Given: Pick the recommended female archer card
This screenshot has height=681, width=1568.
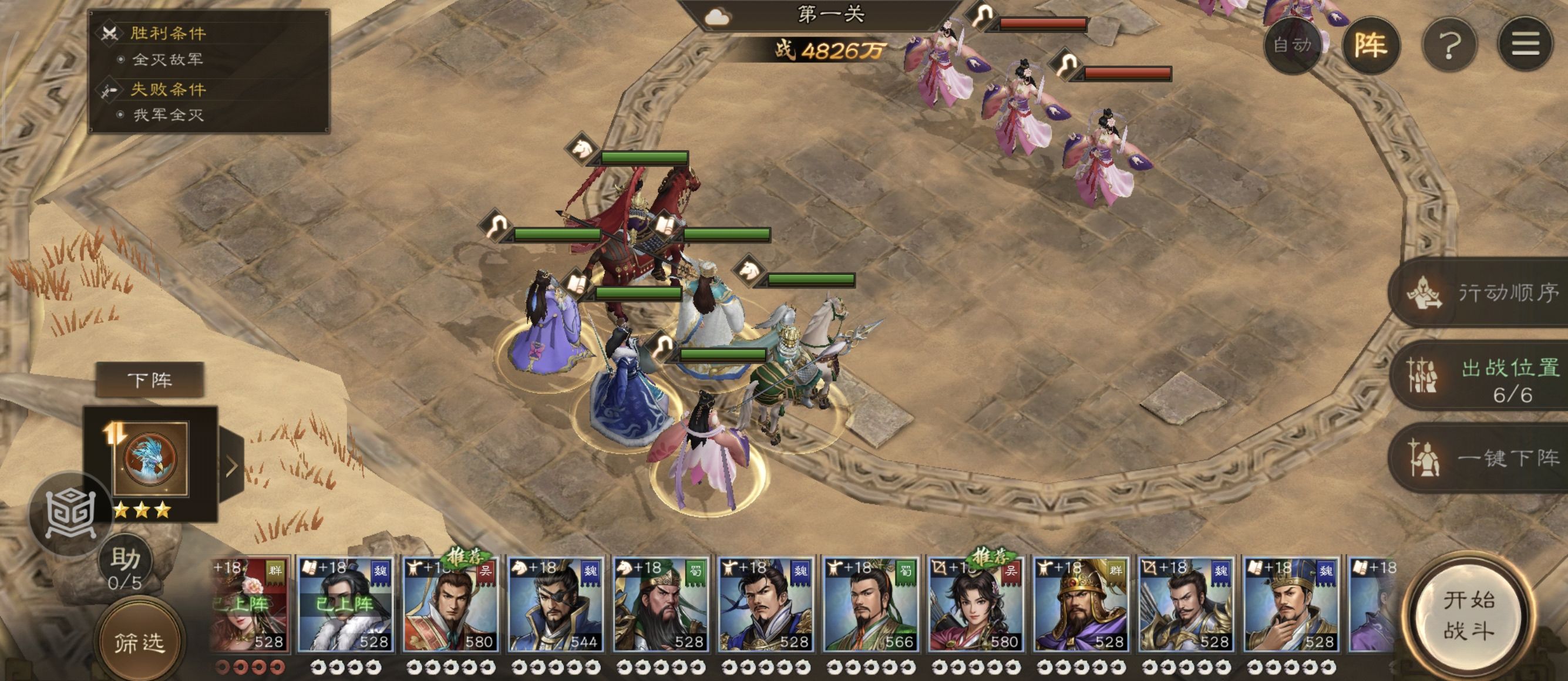Looking at the screenshot, I should click(974, 605).
